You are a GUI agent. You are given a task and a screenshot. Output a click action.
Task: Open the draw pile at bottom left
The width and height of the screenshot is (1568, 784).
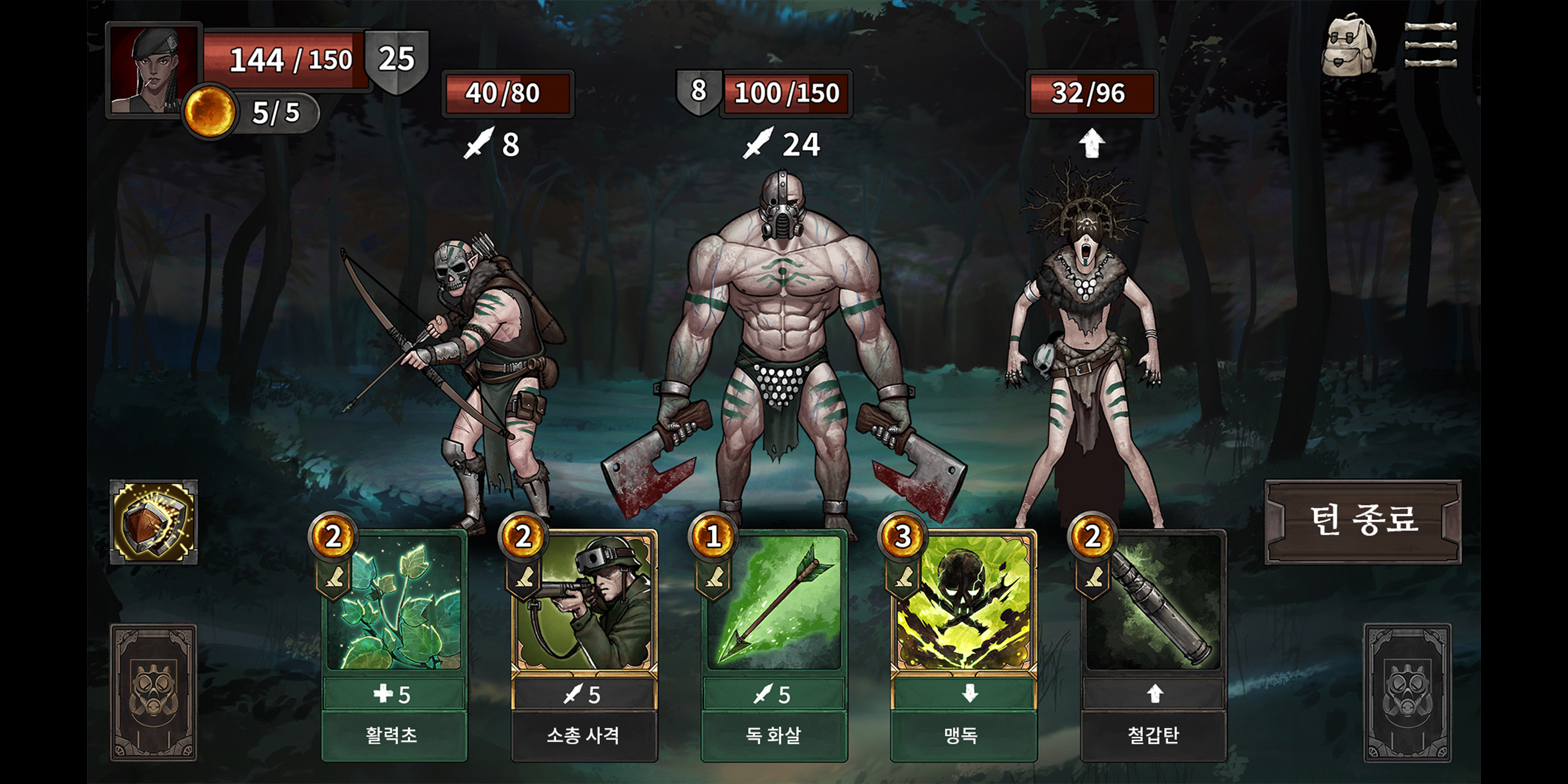(155, 691)
